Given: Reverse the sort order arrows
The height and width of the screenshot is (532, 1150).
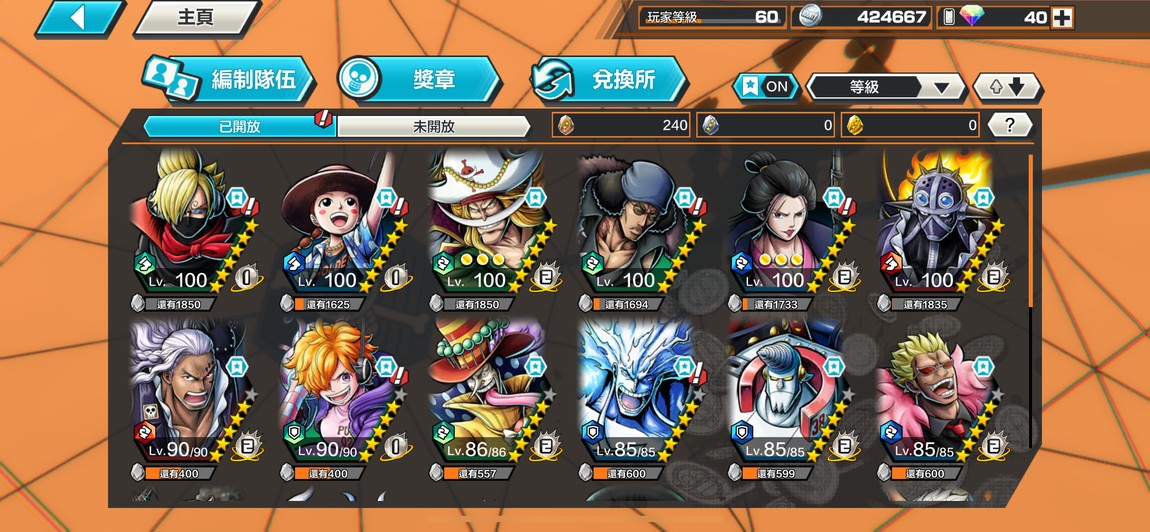Looking at the screenshot, I should 1008,87.
